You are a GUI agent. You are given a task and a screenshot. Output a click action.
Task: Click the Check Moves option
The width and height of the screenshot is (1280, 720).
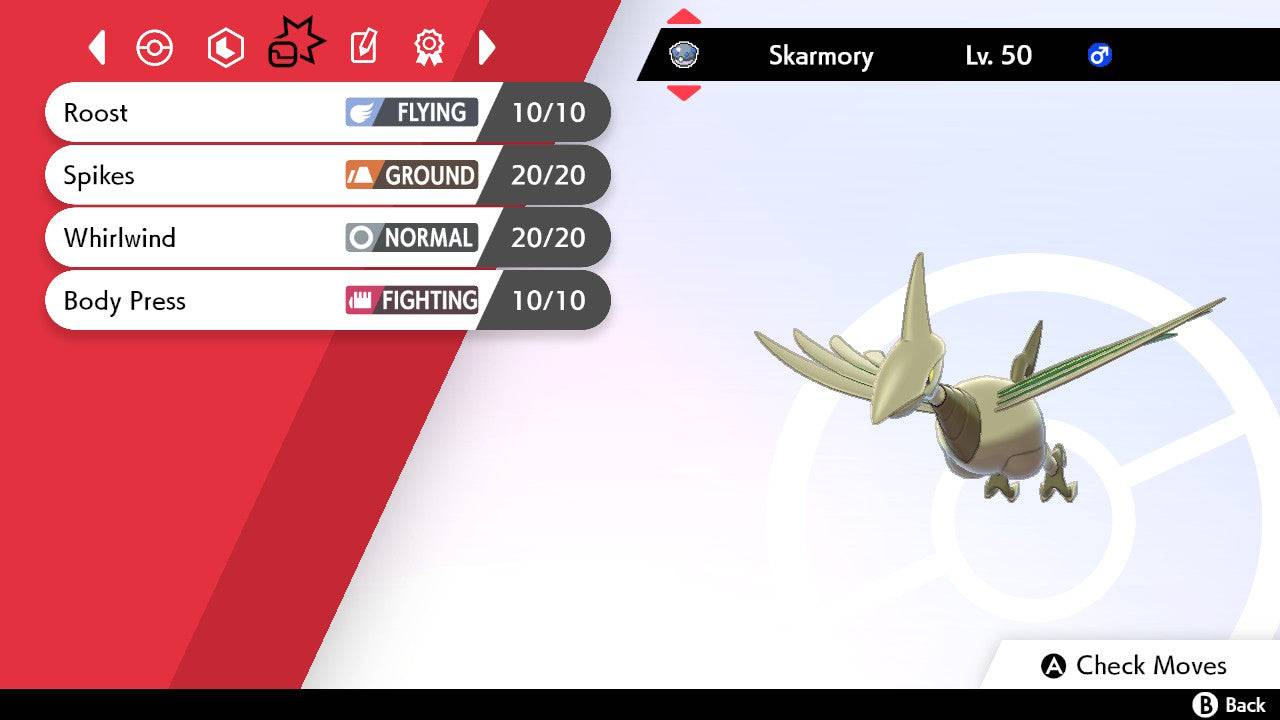pos(1134,666)
